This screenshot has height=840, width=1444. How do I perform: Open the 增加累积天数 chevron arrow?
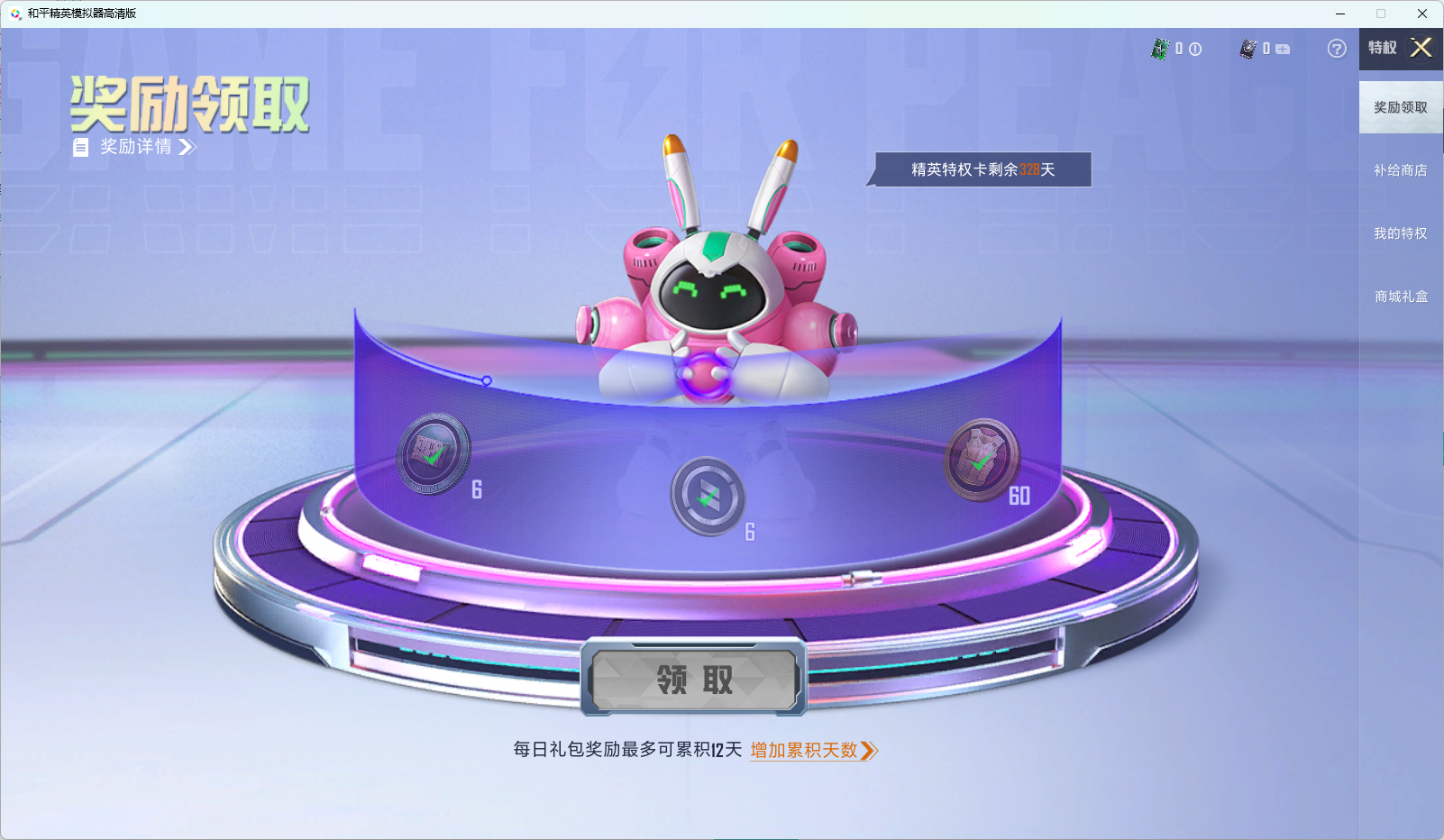tap(872, 750)
